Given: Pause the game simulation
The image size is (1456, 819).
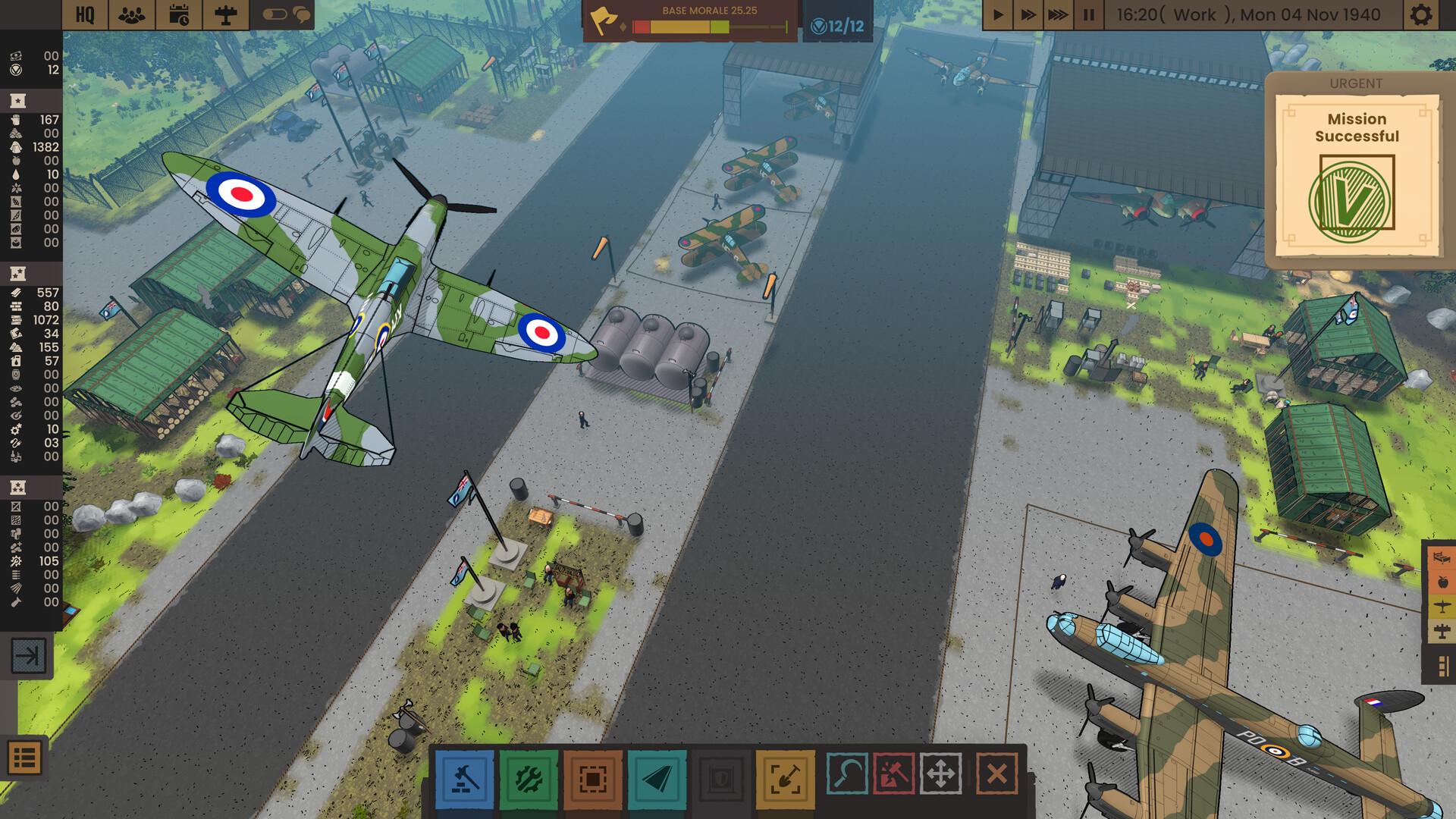Looking at the screenshot, I should pos(1089,13).
